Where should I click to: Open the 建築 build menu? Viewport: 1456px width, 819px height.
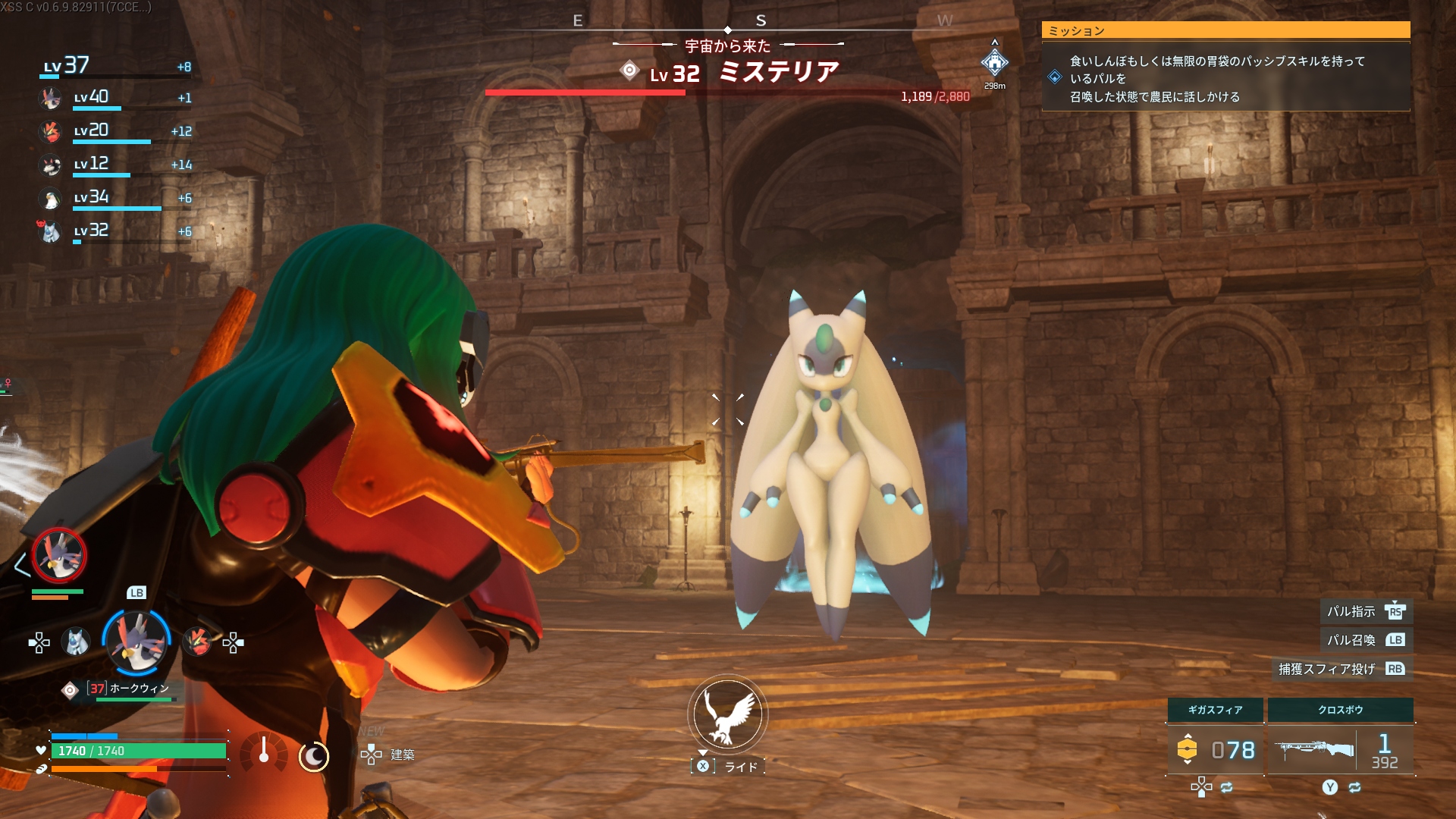point(388,754)
